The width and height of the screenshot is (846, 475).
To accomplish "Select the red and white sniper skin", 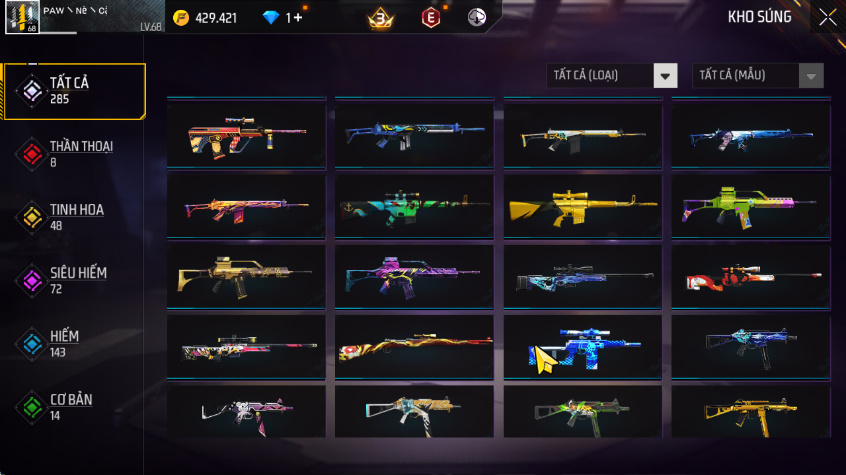I will (x=751, y=277).
